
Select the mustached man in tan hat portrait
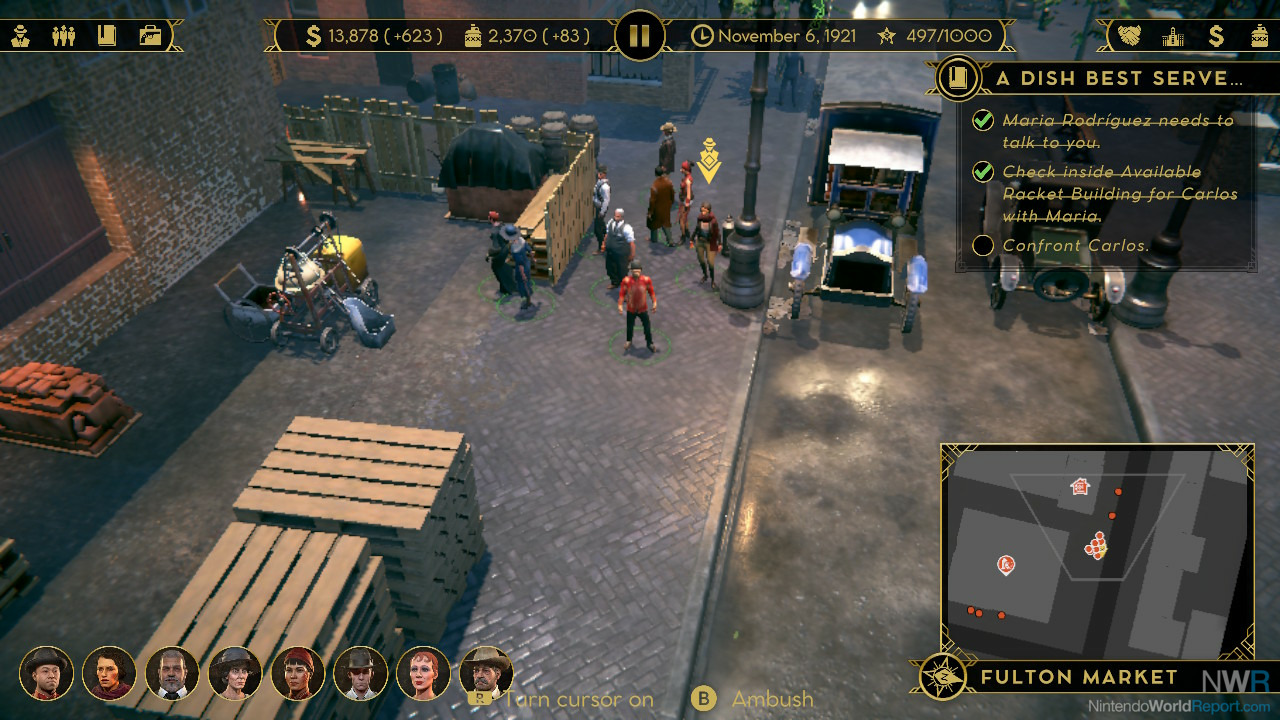486,673
